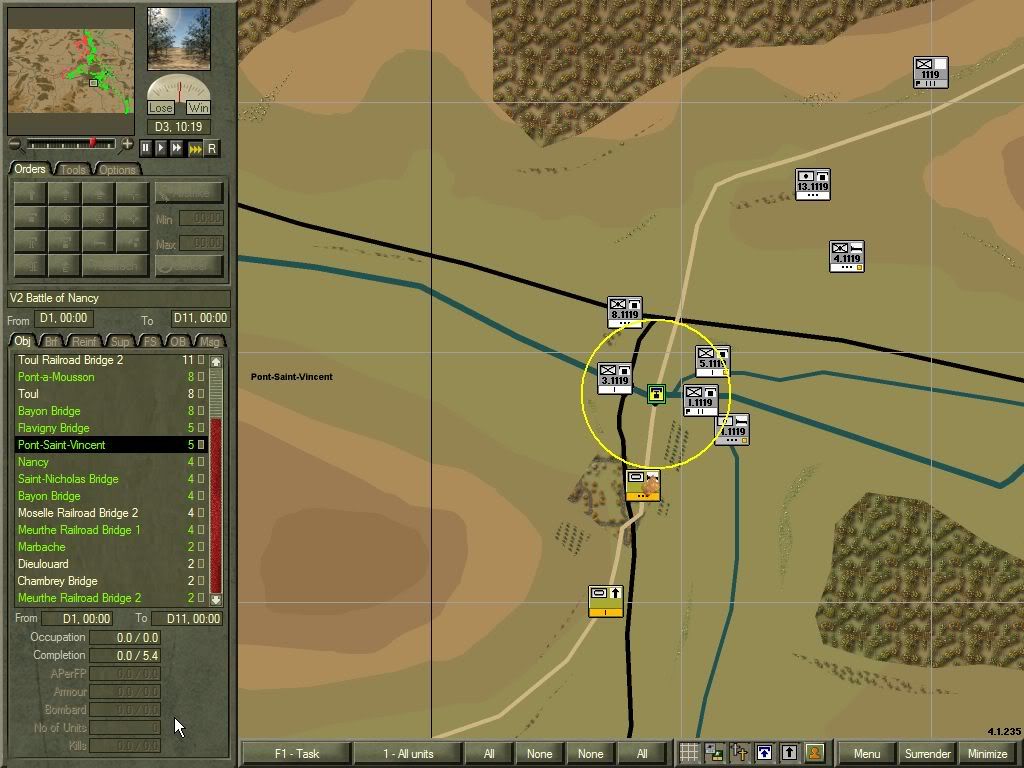Open the 1 - All units filter
Screen dimensions: 1024x768
(x=407, y=754)
